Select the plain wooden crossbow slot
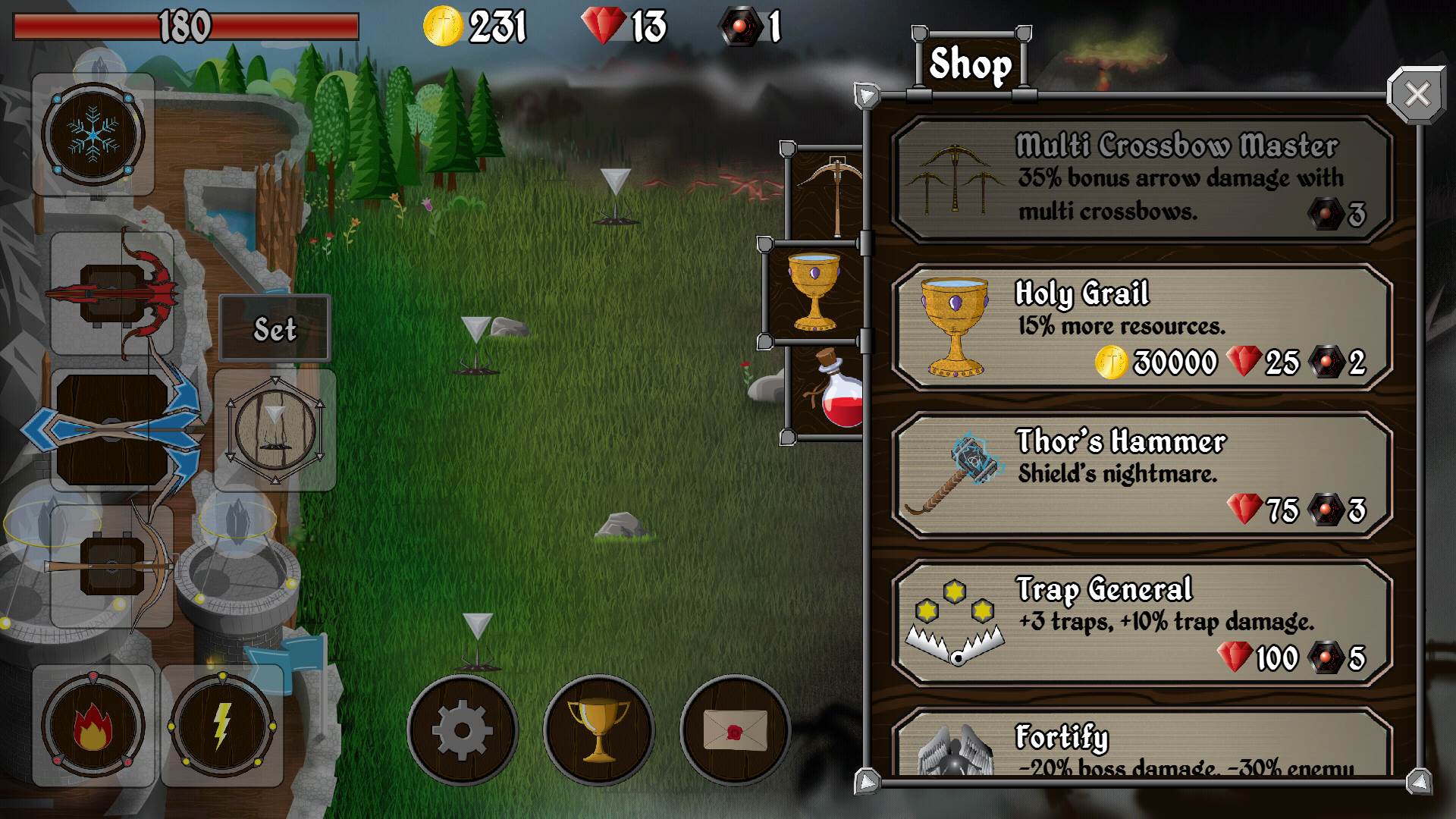 coord(112,566)
